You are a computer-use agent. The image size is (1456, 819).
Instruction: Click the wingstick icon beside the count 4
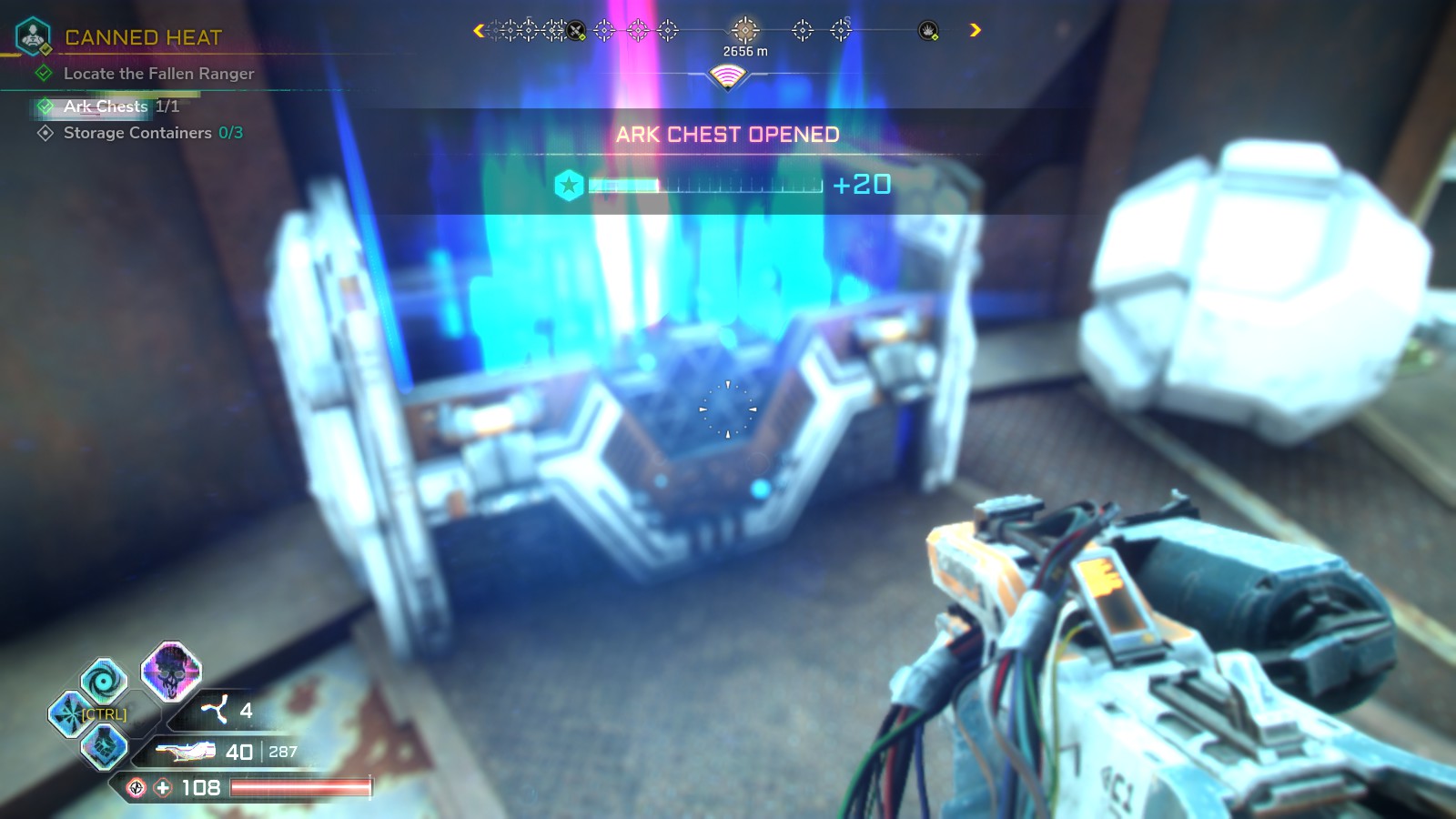(x=217, y=710)
